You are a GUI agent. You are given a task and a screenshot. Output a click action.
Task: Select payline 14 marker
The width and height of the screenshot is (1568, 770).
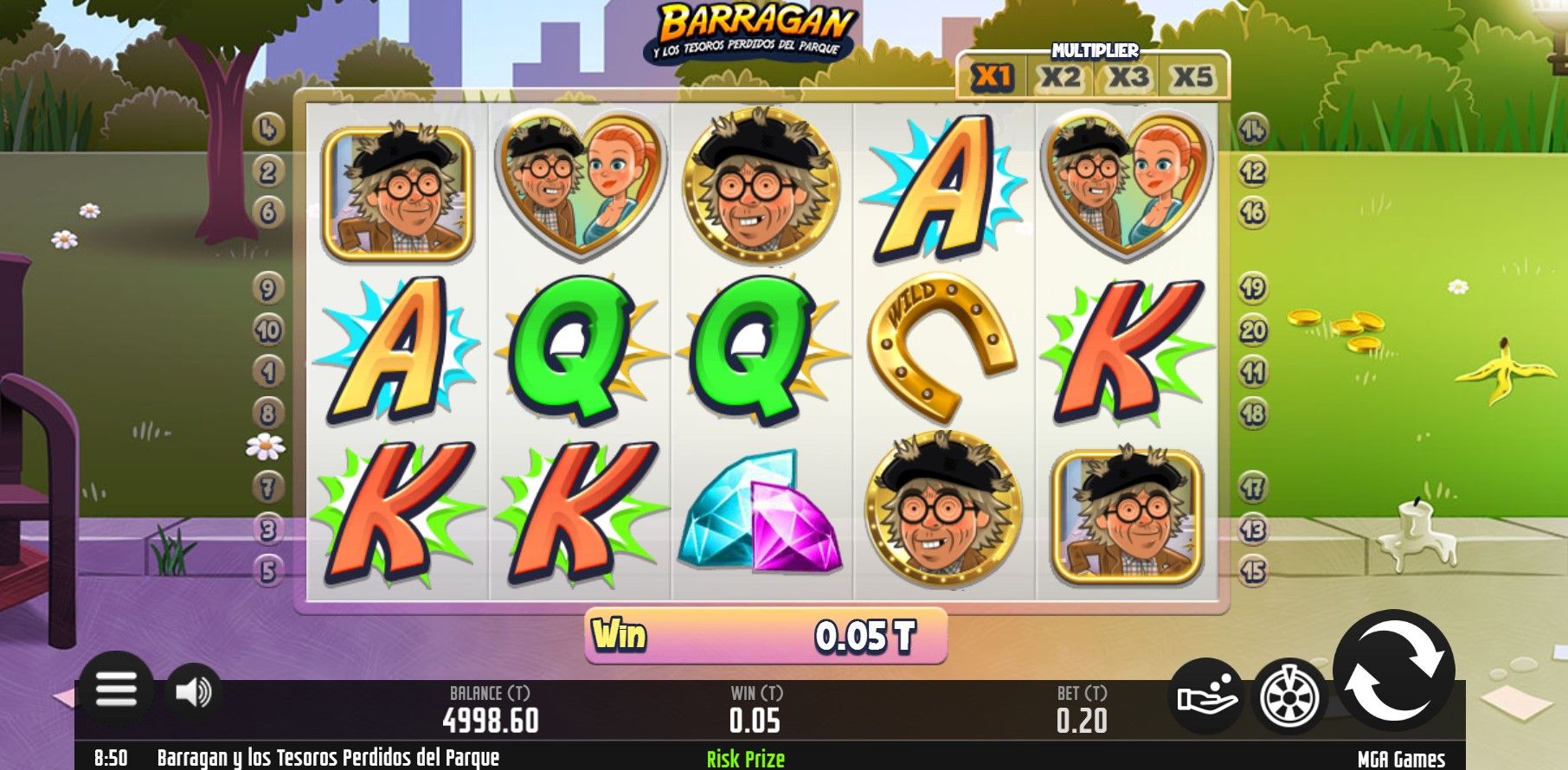point(1253,130)
